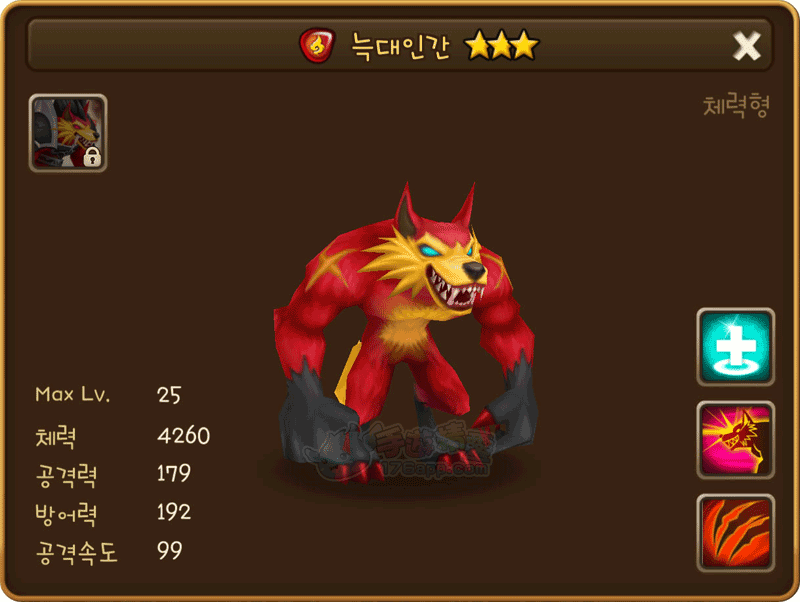View the golden wolf head skill
This screenshot has width=800, height=602.
tap(735, 440)
